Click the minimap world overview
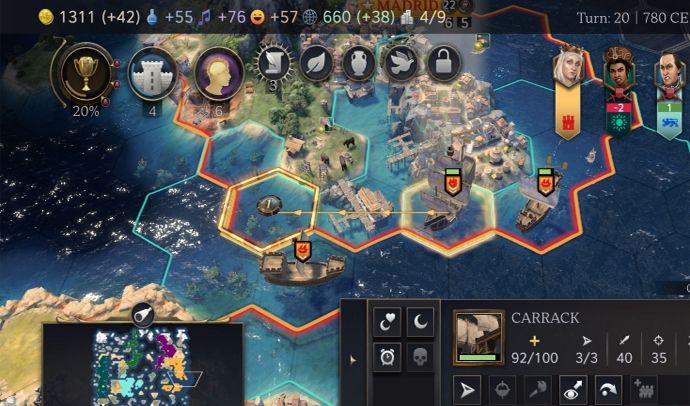 coord(141,362)
